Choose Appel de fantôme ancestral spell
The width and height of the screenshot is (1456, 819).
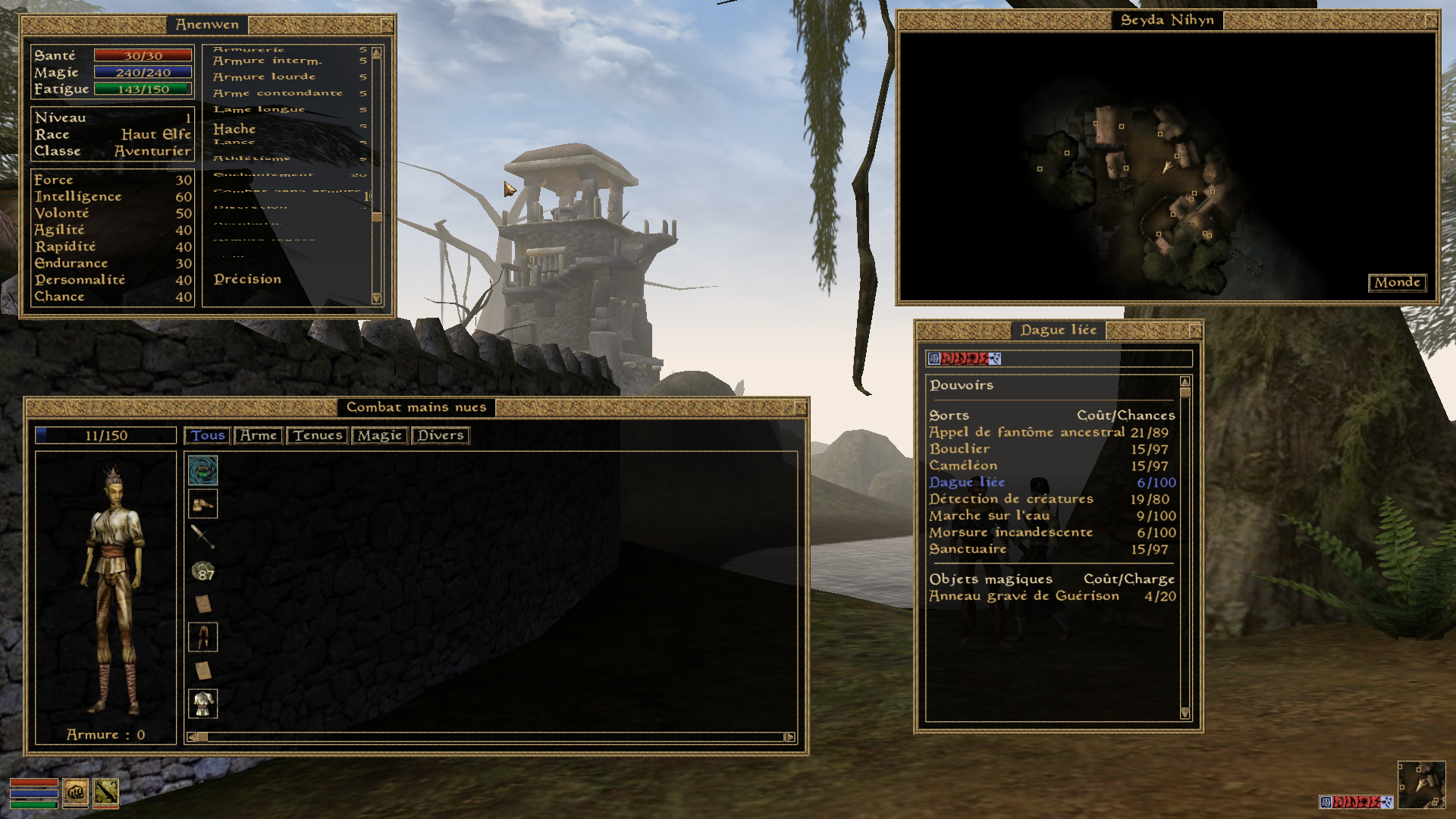click(x=1027, y=432)
